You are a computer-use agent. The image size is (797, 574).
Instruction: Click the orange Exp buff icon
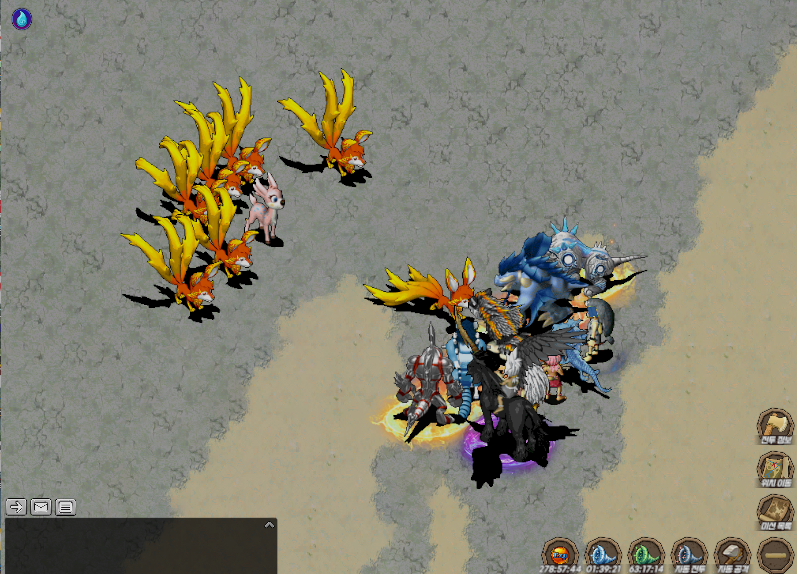[x=560, y=553]
